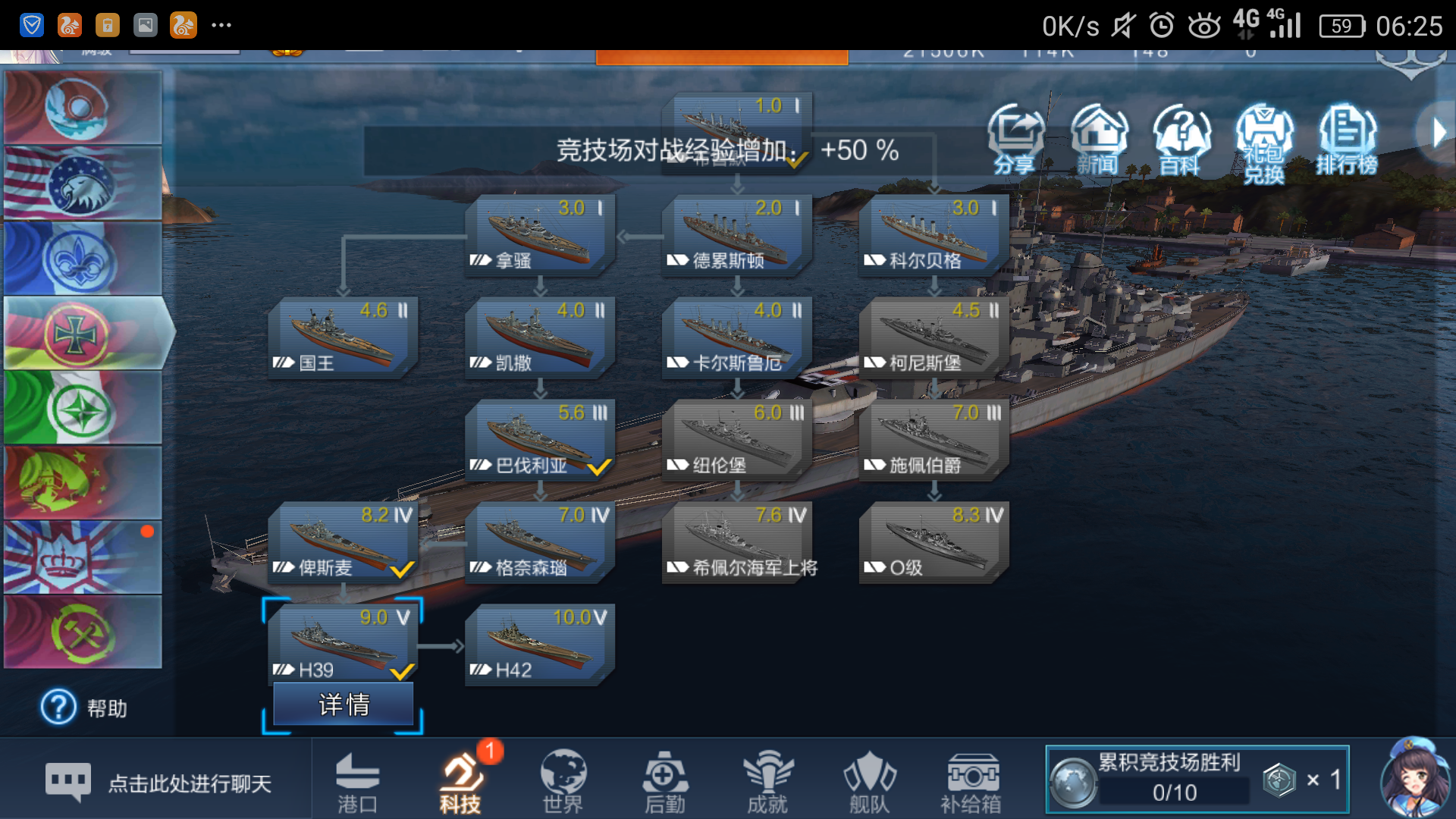Image resolution: width=1456 pixels, height=819 pixels.
Task: Click the chat speech bubble icon
Action: [68, 781]
